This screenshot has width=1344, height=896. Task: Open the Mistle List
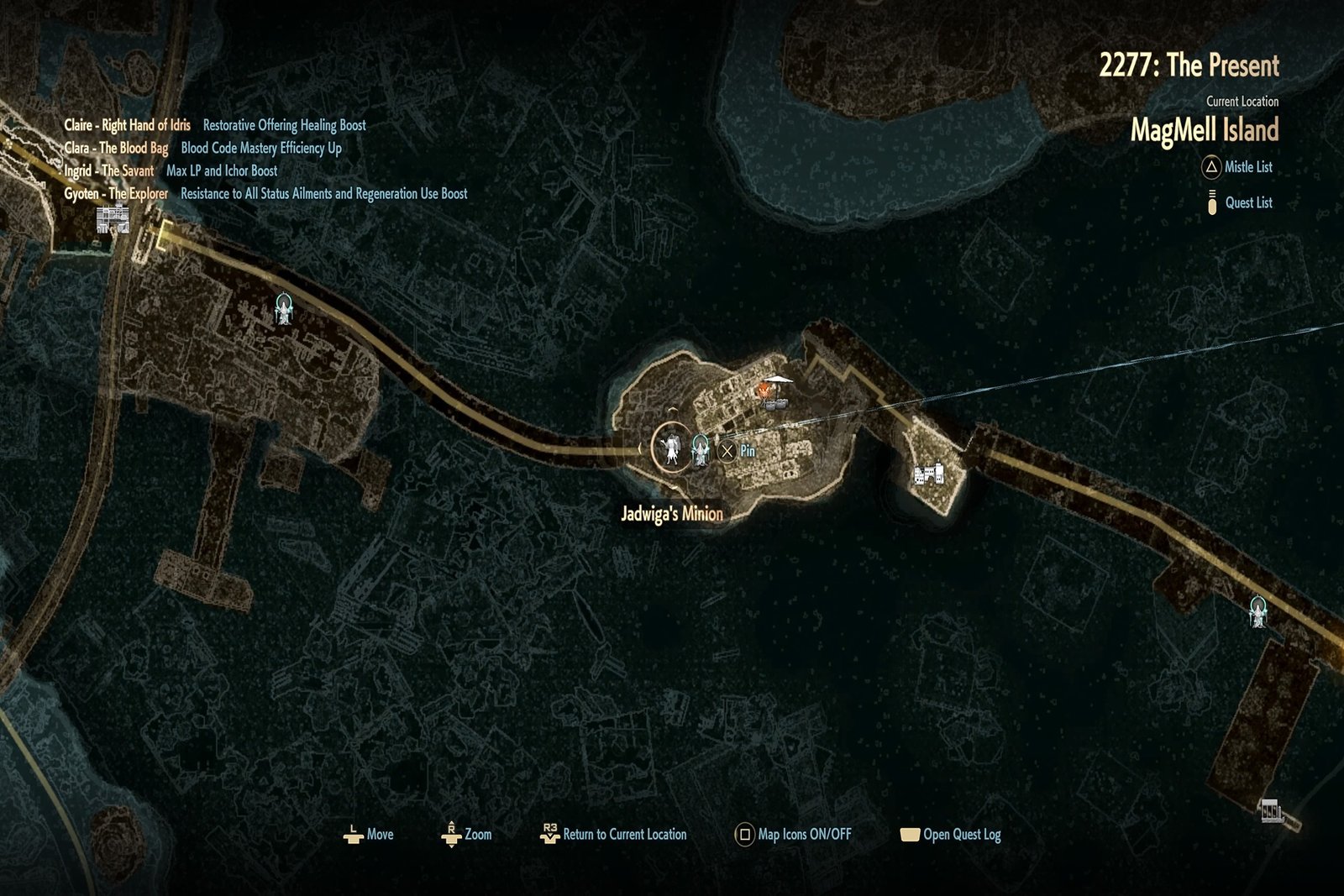[1237, 167]
